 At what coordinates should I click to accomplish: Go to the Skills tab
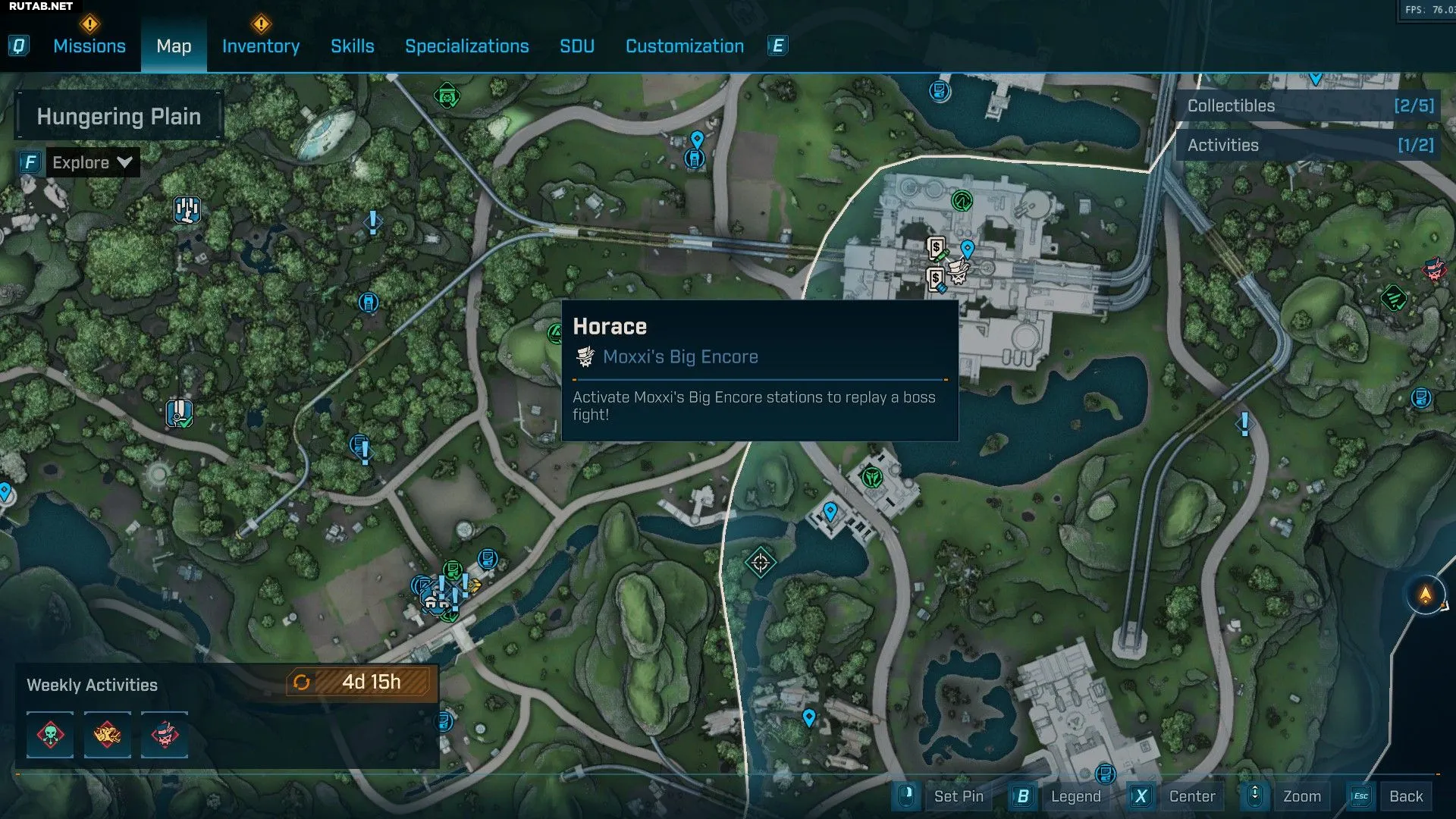[352, 46]
